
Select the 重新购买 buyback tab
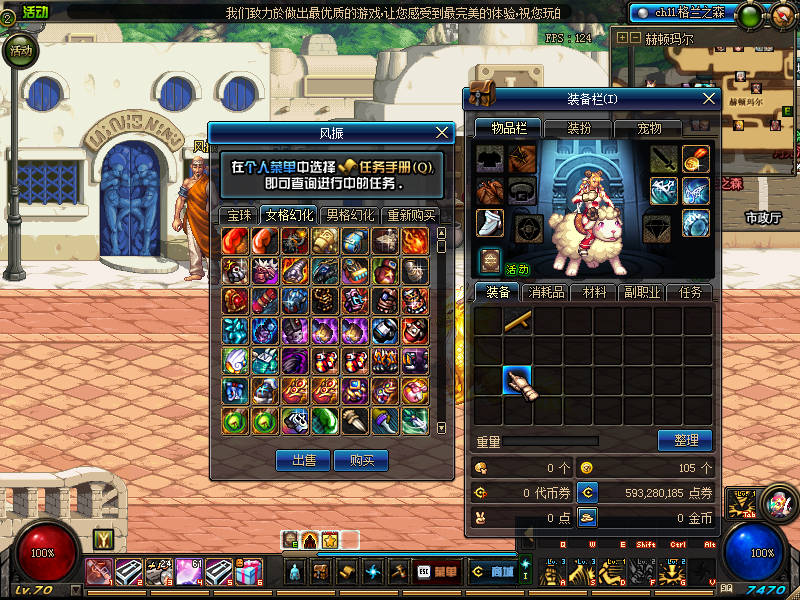point(411,214)
